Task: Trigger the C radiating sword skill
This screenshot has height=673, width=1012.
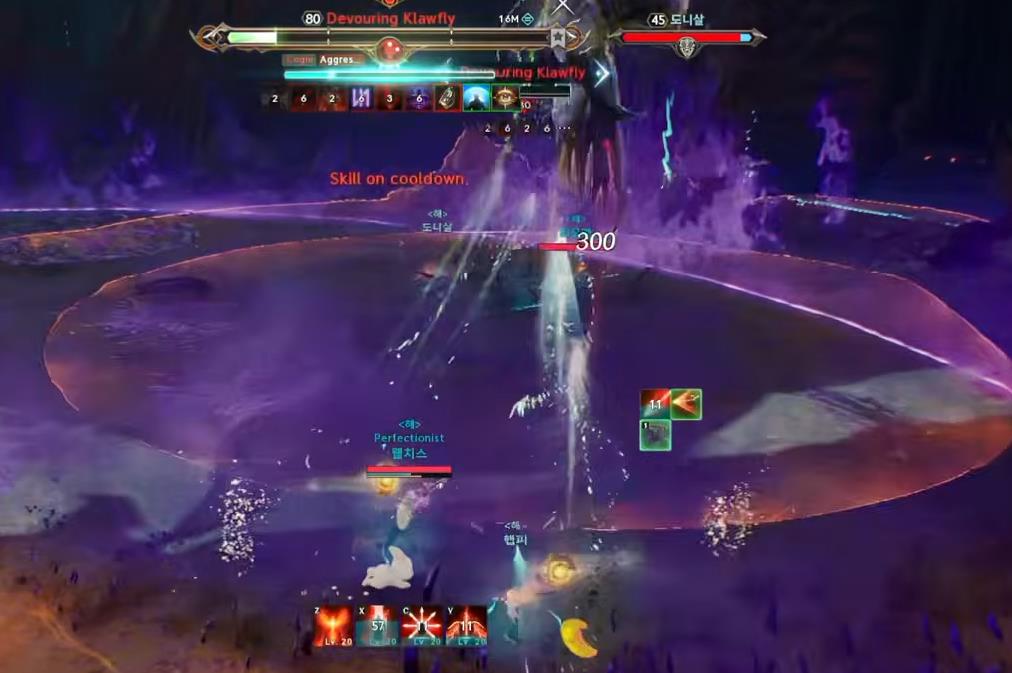Action: point(421,626)
